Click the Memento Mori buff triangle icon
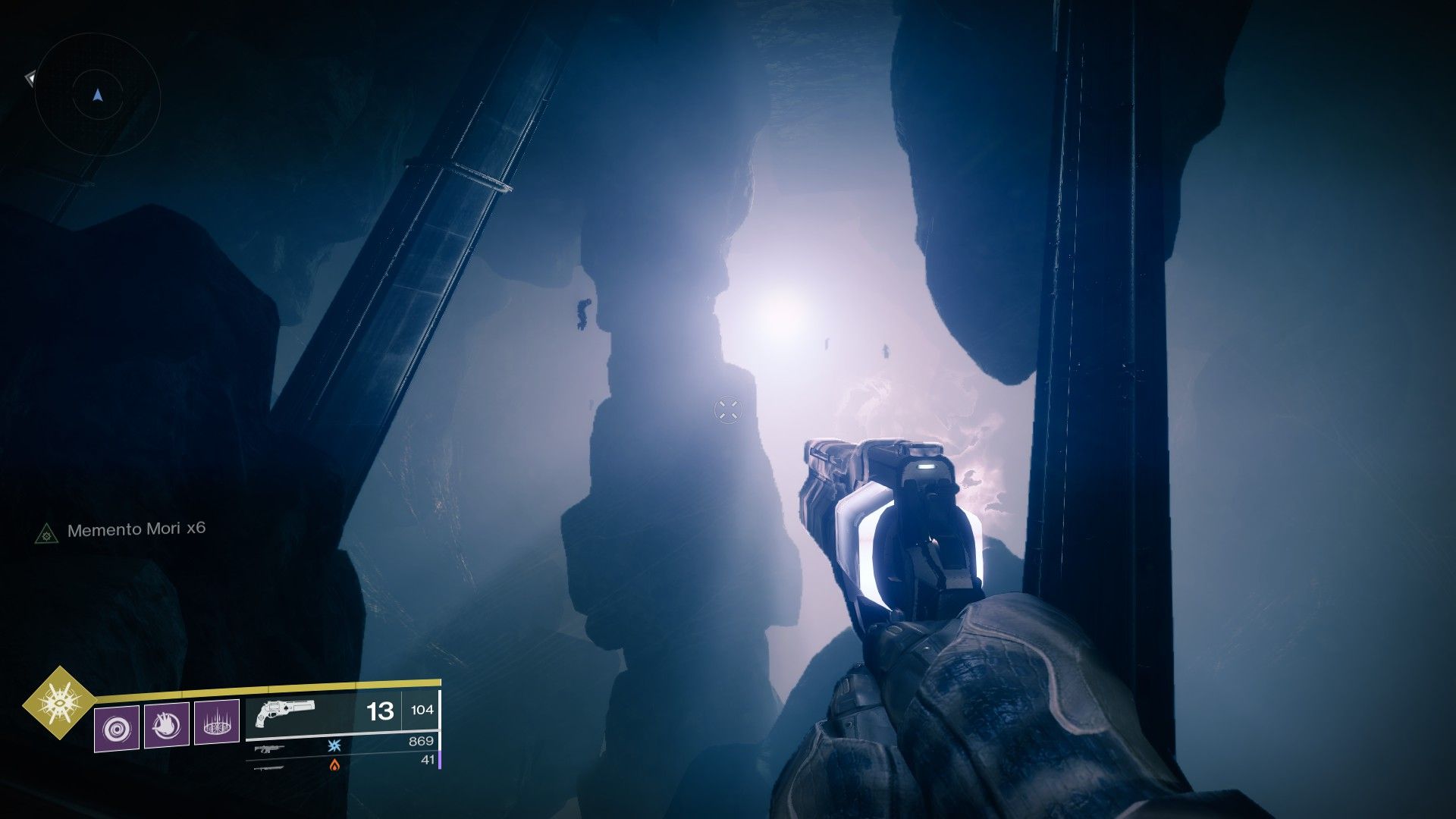 [x=47, y=533]
